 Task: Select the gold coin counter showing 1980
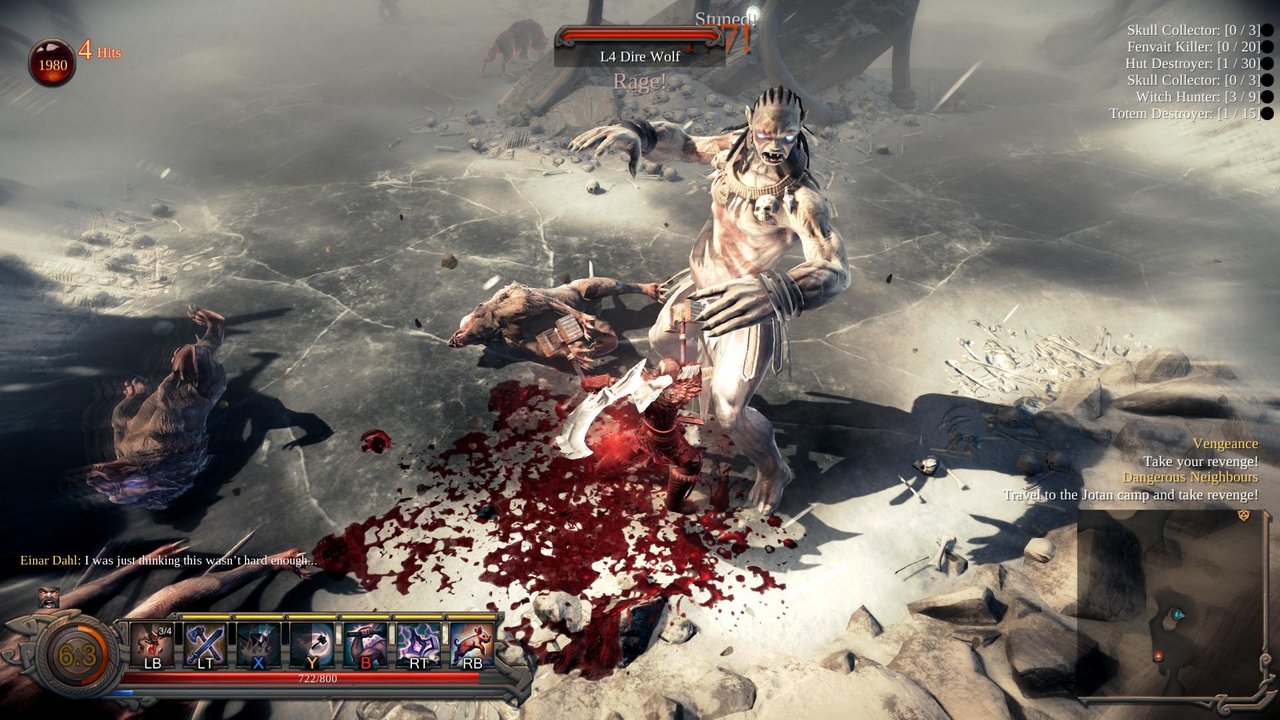coord(50,60)
